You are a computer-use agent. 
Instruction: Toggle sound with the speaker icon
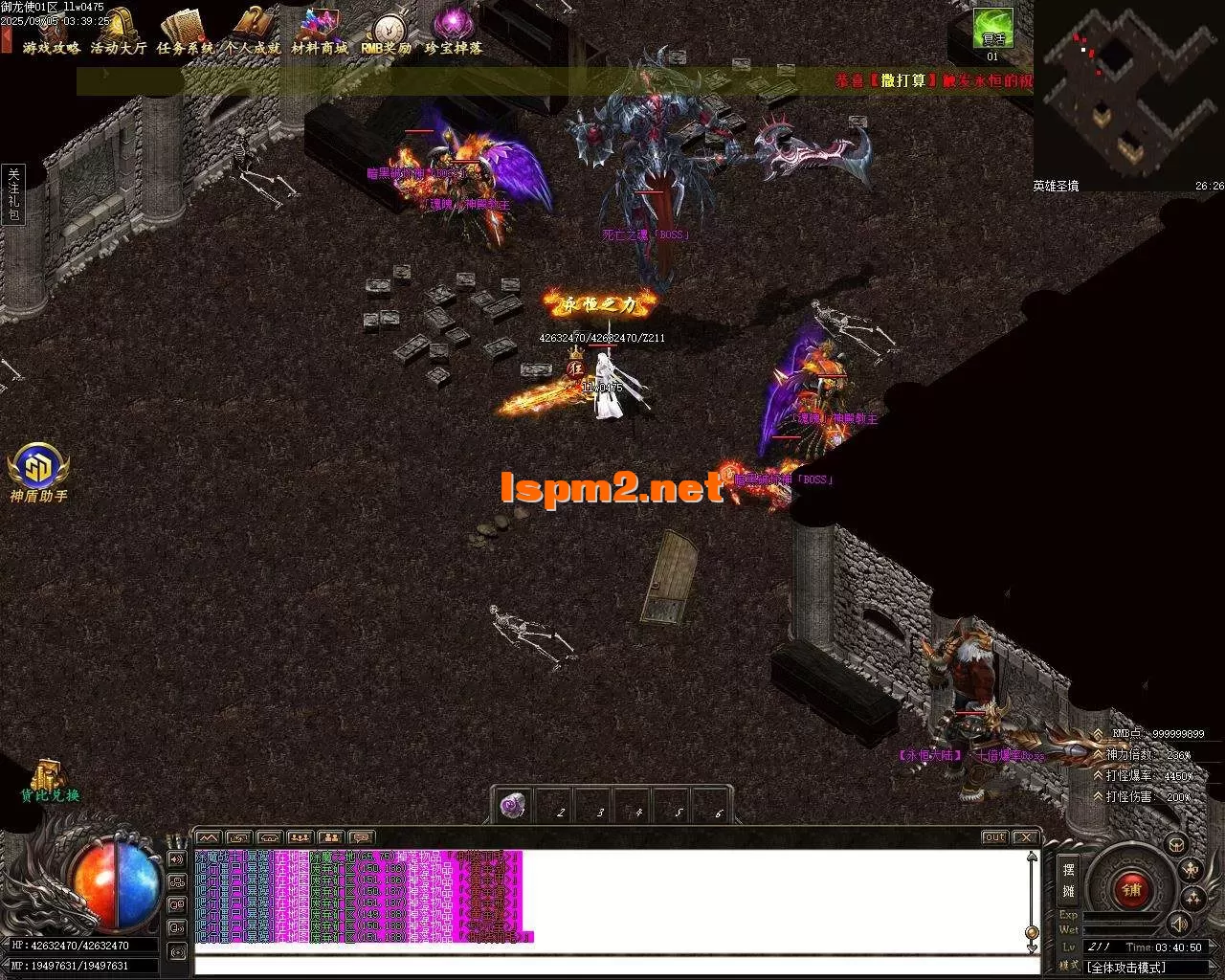(x=1179, y=923)
